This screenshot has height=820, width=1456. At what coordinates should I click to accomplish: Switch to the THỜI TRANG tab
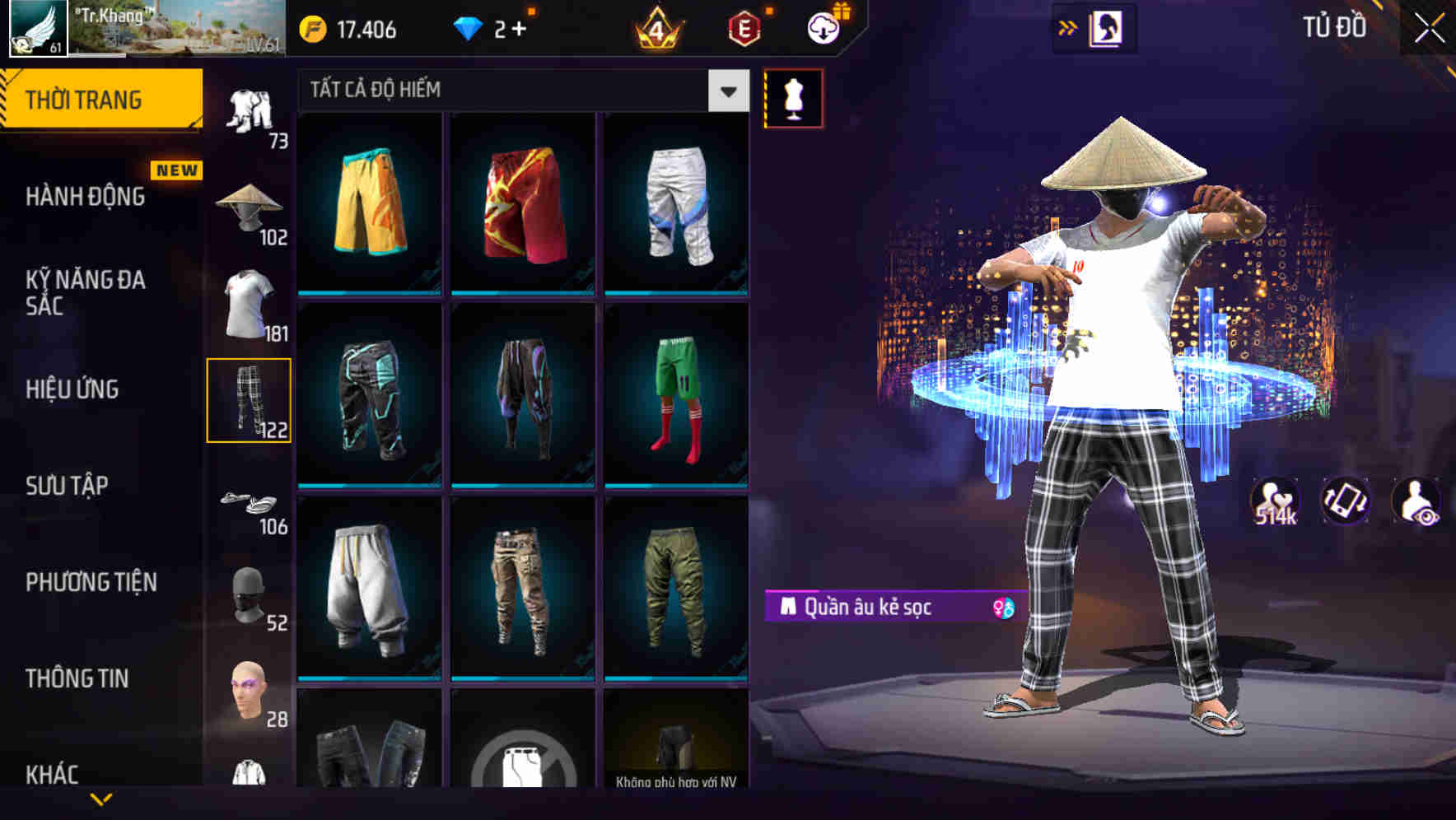[91, 98]
